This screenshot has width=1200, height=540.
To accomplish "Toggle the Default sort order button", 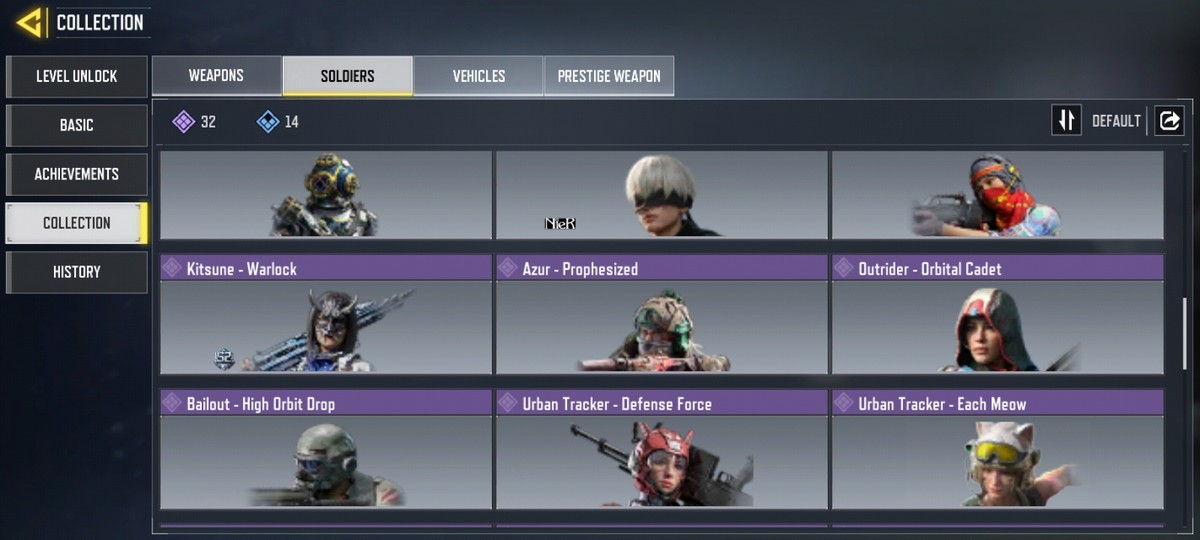I will (x=1067, y=121).
